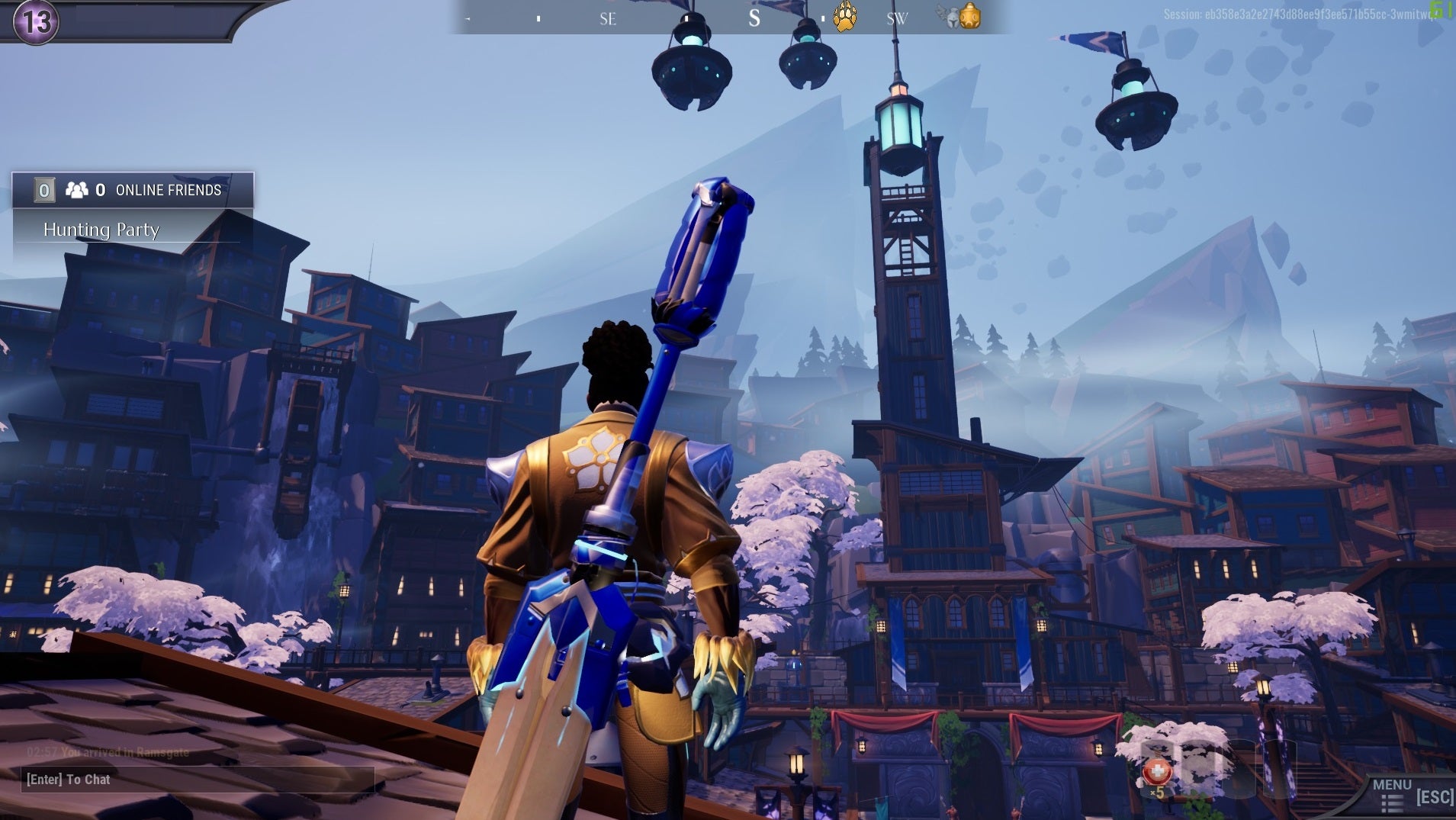This screenshot has height=820, width=1456.
Task: Toggle the fourth empty consumable slot
Action: pos(1280,769)
